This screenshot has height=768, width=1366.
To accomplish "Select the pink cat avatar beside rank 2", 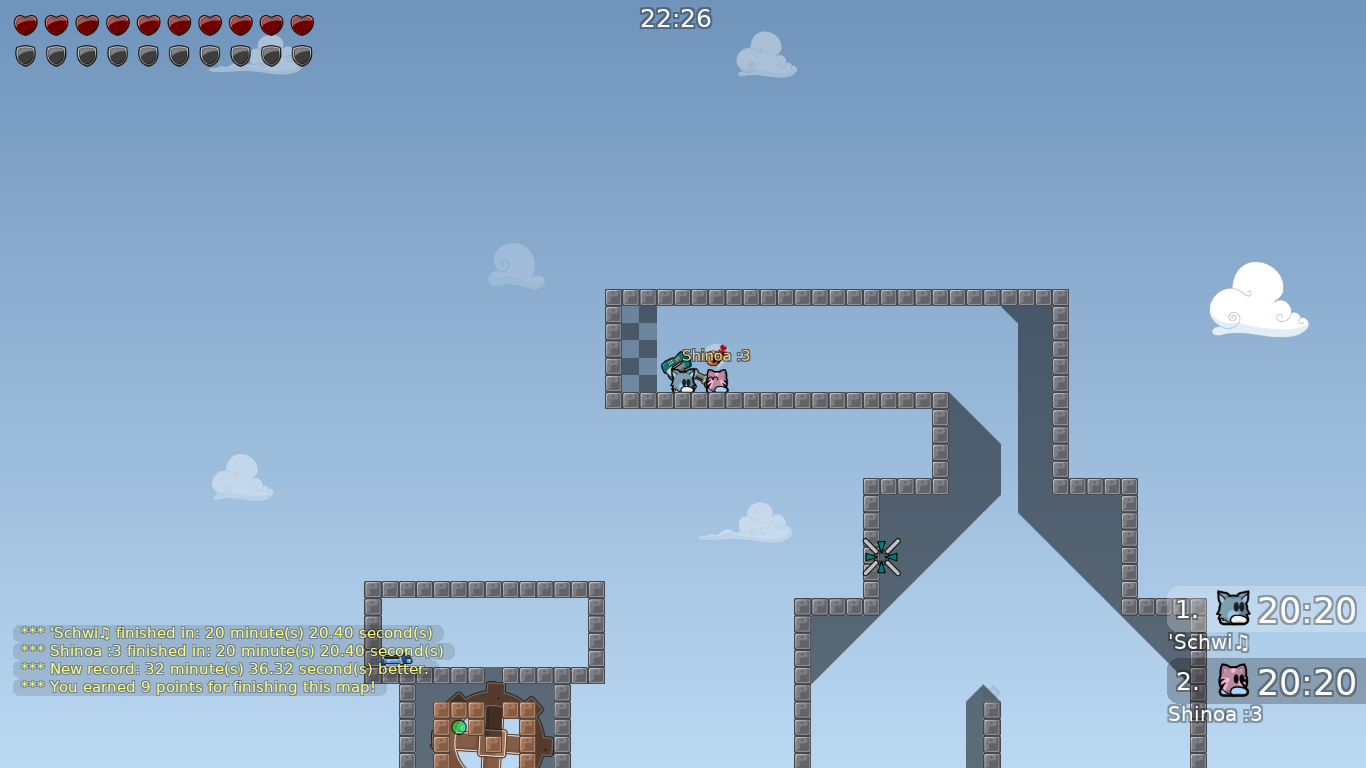I will click(x=1232, y=682).
